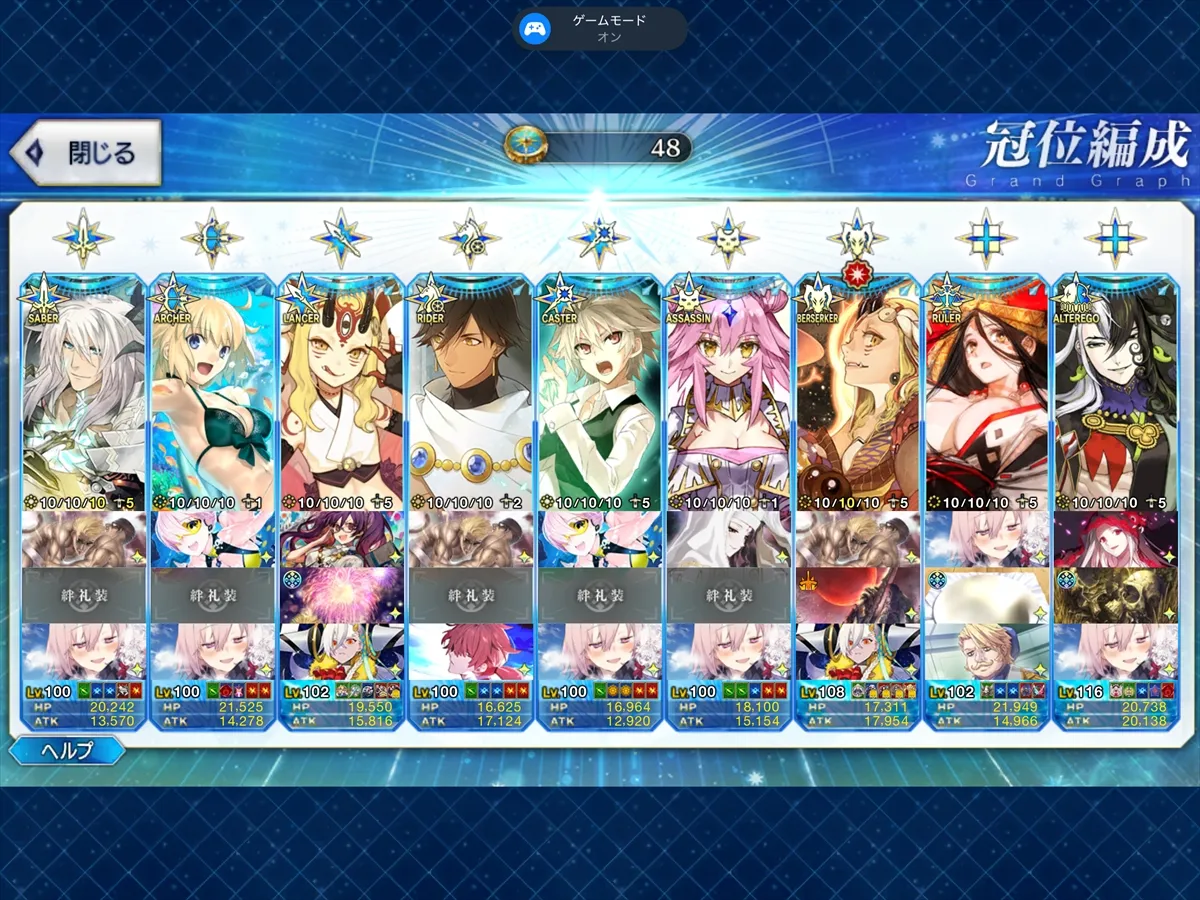Image resolution: width=1200 pixels, height=900 pixels.
Task: Select the golden skull craft essence under Alterego
Action: point(1115,595)
